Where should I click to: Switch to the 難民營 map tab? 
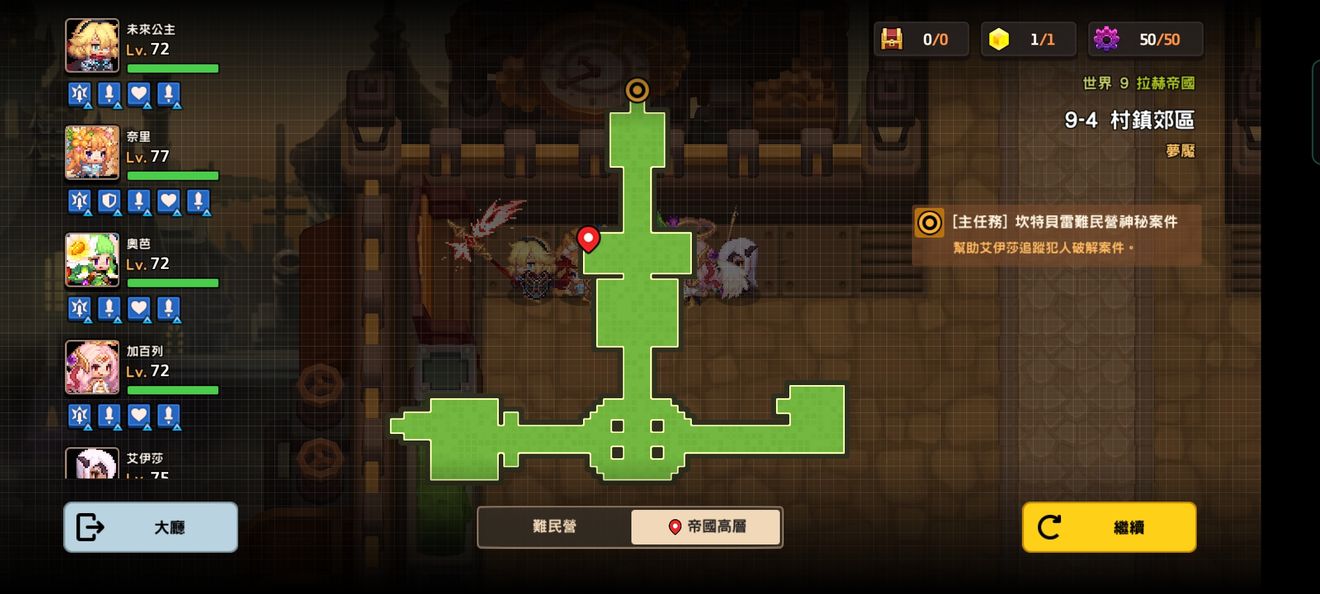(x=554, y=527)
